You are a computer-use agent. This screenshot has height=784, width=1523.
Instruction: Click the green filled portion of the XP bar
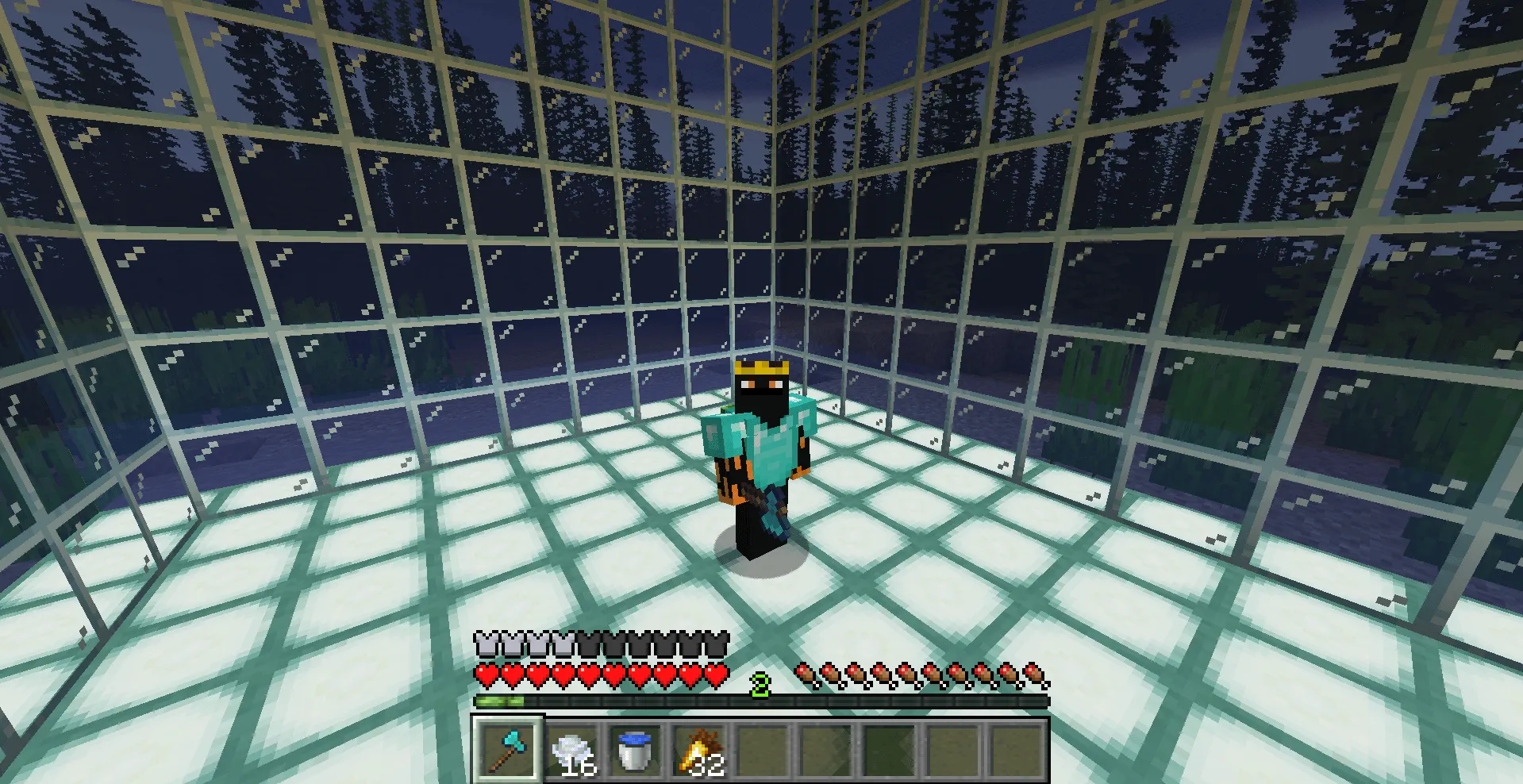point(500,701)
